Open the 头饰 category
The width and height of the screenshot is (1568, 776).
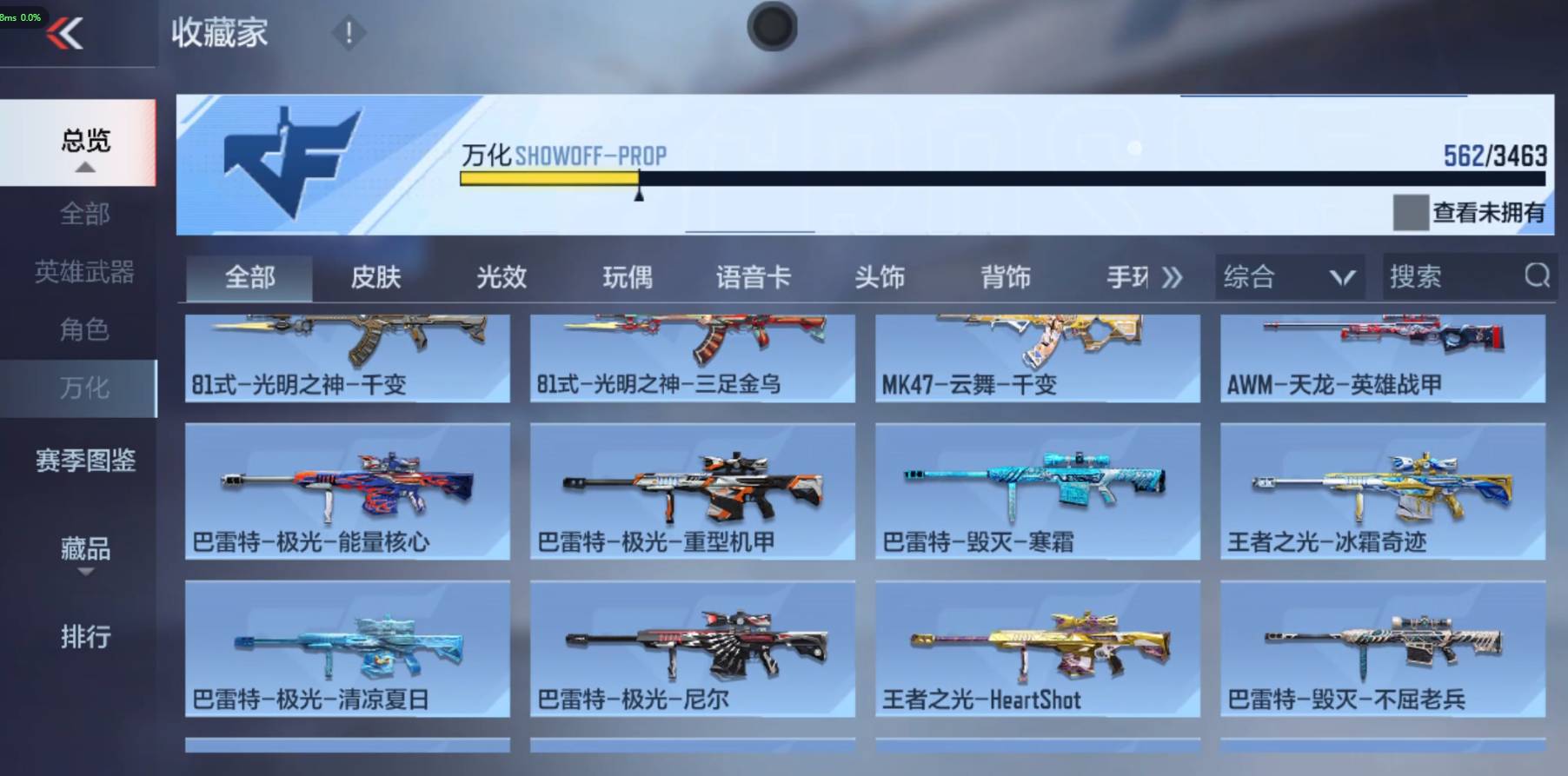[880, 277]
